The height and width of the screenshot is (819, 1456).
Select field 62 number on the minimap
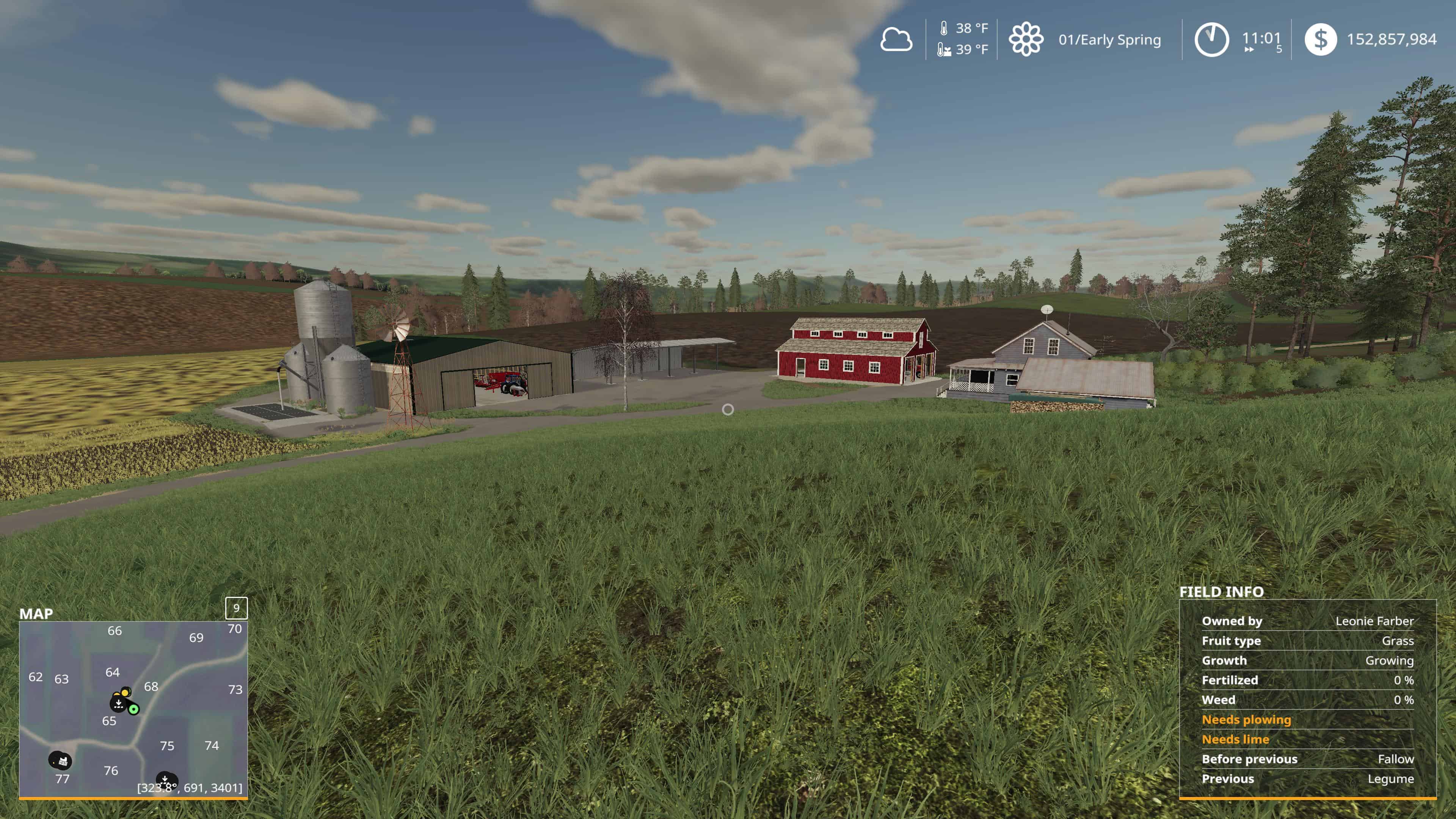click(x=36, y=677)
